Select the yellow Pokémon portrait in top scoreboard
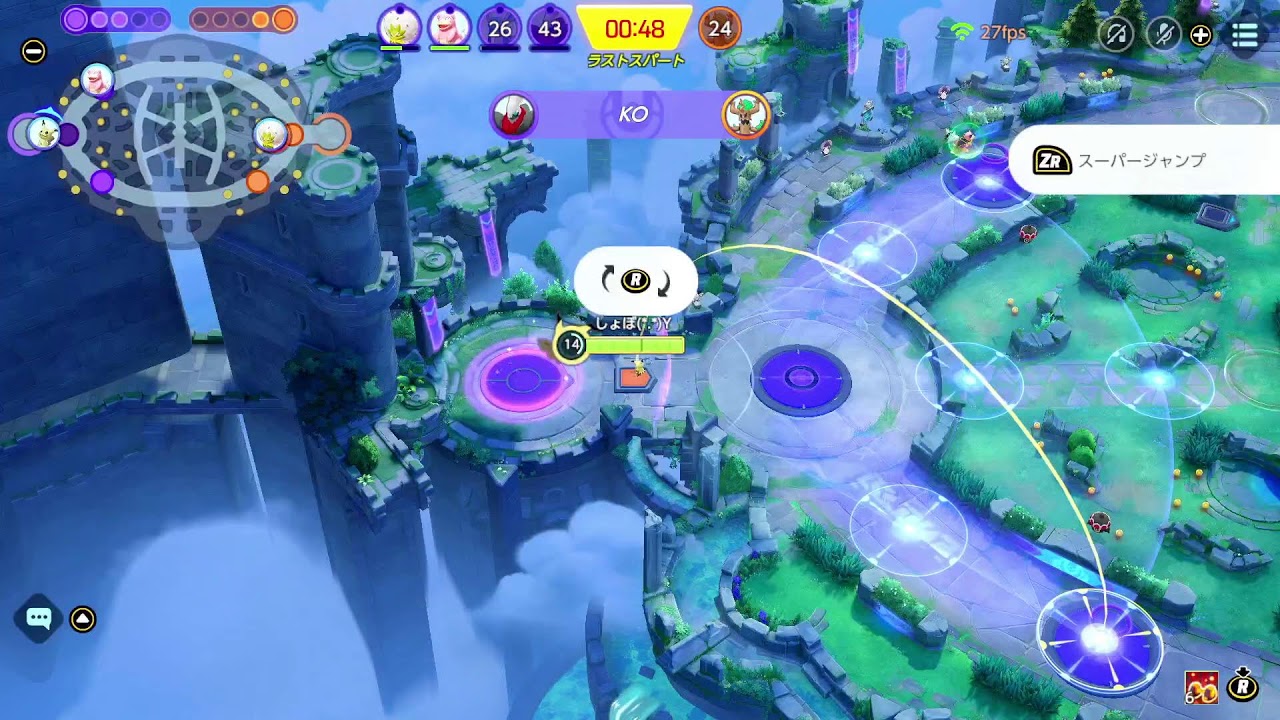1280x720 pixels. click(x=399, y=28)
